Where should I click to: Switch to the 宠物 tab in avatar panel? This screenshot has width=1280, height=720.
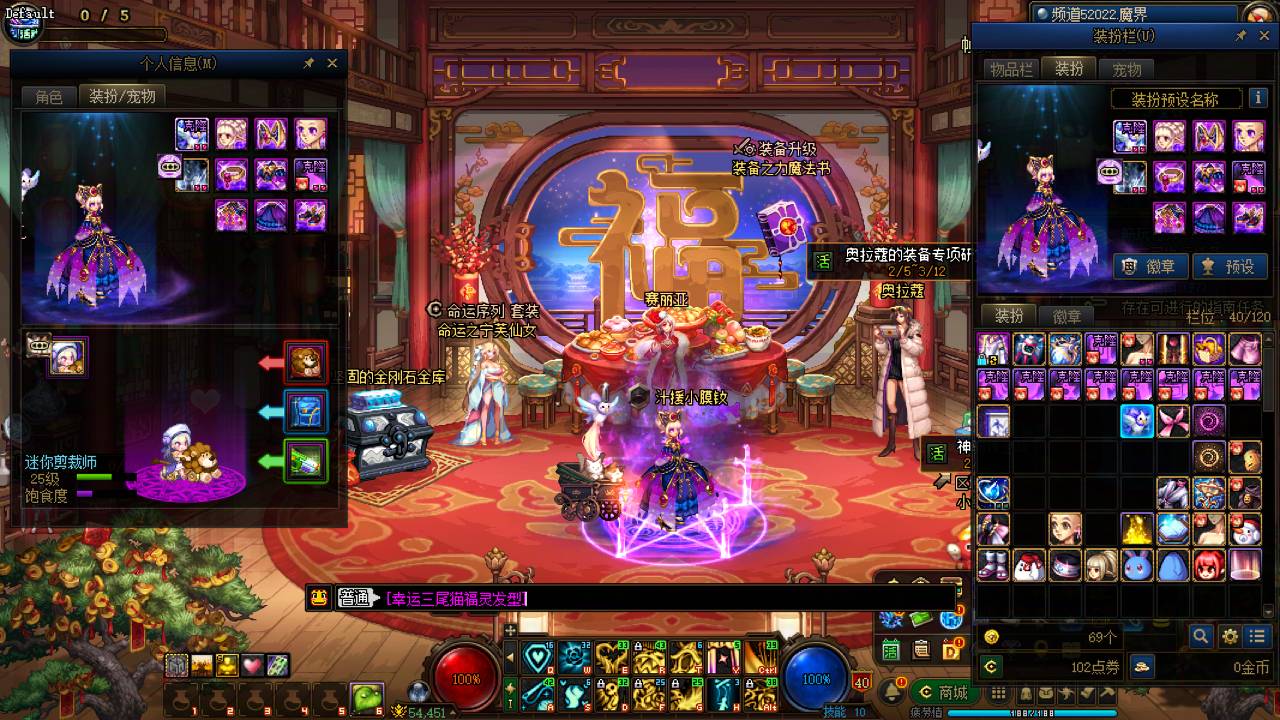(1126, 69)
